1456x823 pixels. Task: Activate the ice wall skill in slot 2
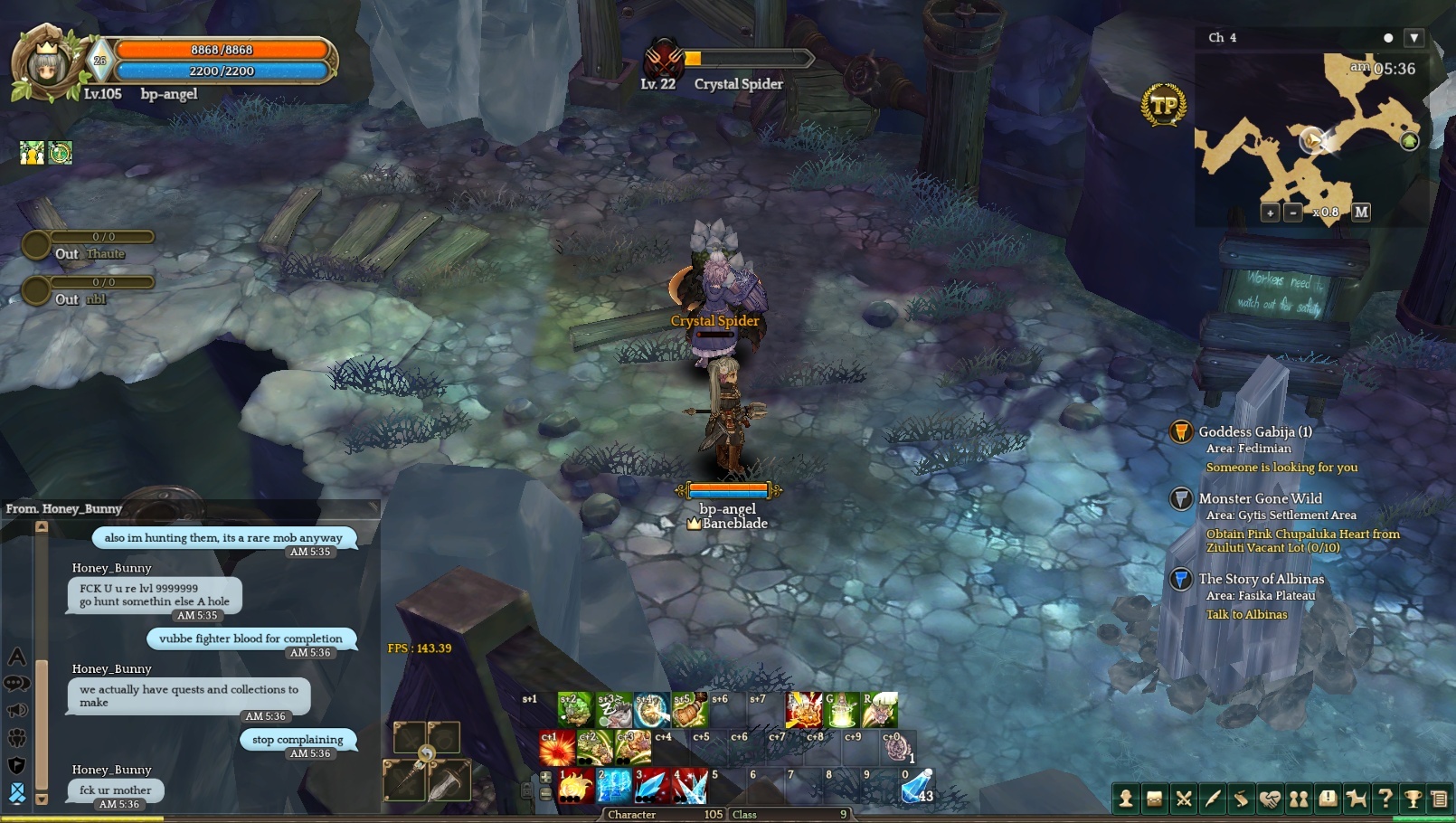tap(614, 787)
